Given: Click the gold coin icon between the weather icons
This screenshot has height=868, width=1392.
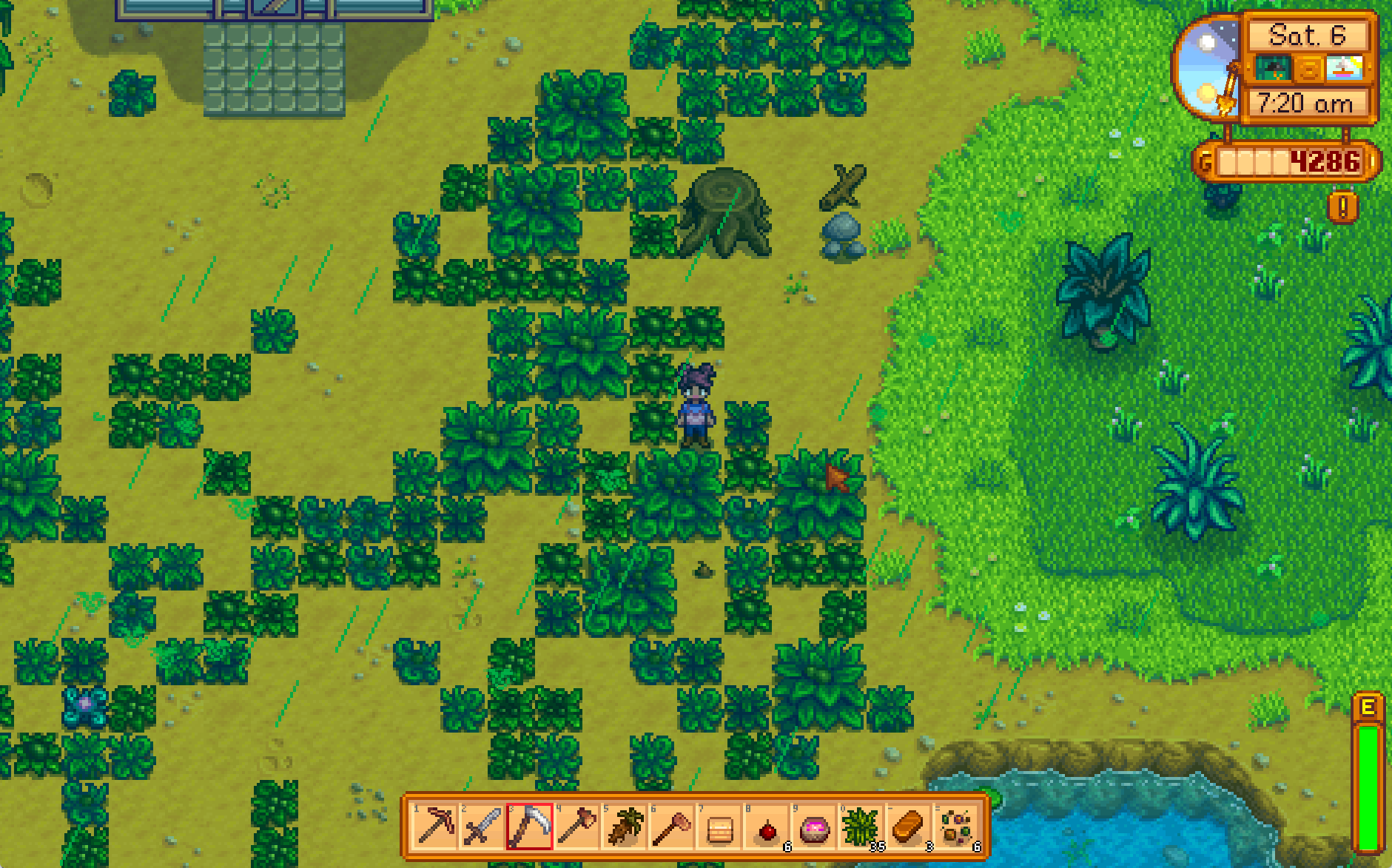Looking at the screenshot, I should pyautogui.click(x=1309, y=68).
